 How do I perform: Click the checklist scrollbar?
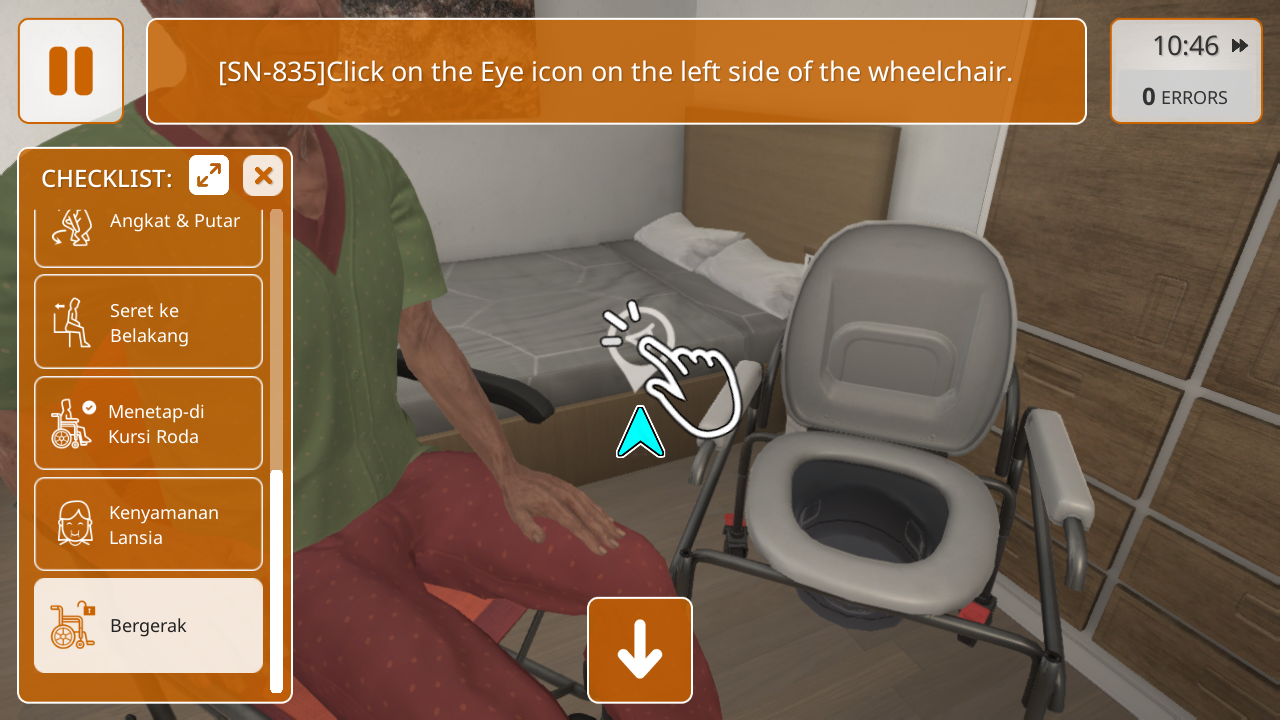click(276, 580)
